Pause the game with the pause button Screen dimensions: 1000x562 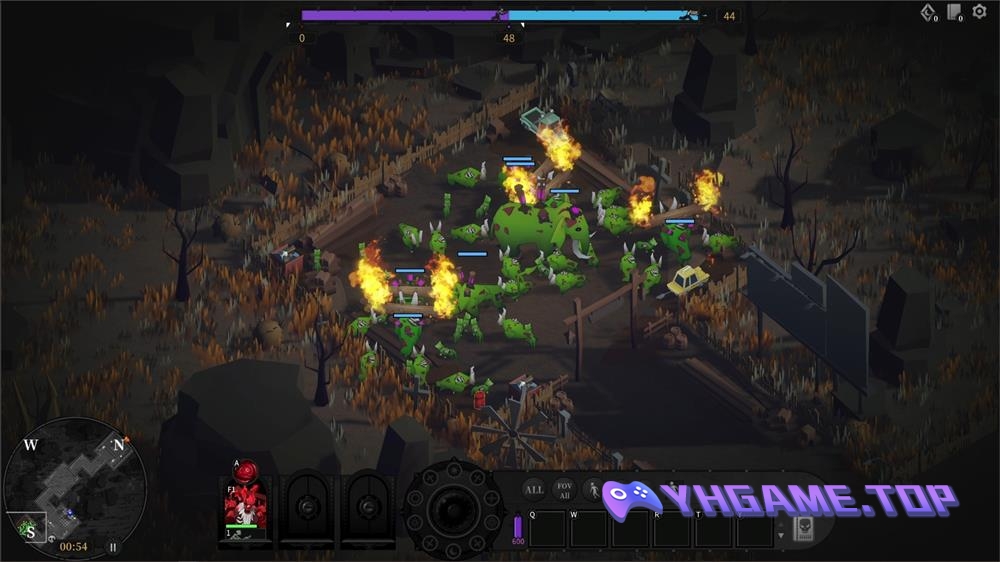[x=113, y=547]
